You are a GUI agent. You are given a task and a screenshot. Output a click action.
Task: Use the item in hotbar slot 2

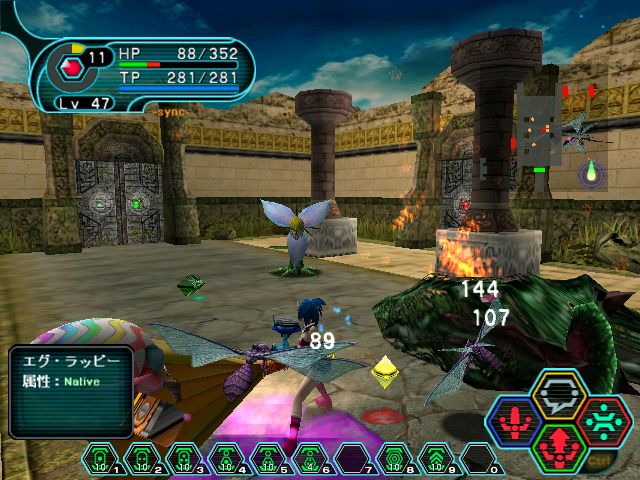point(142,458)
